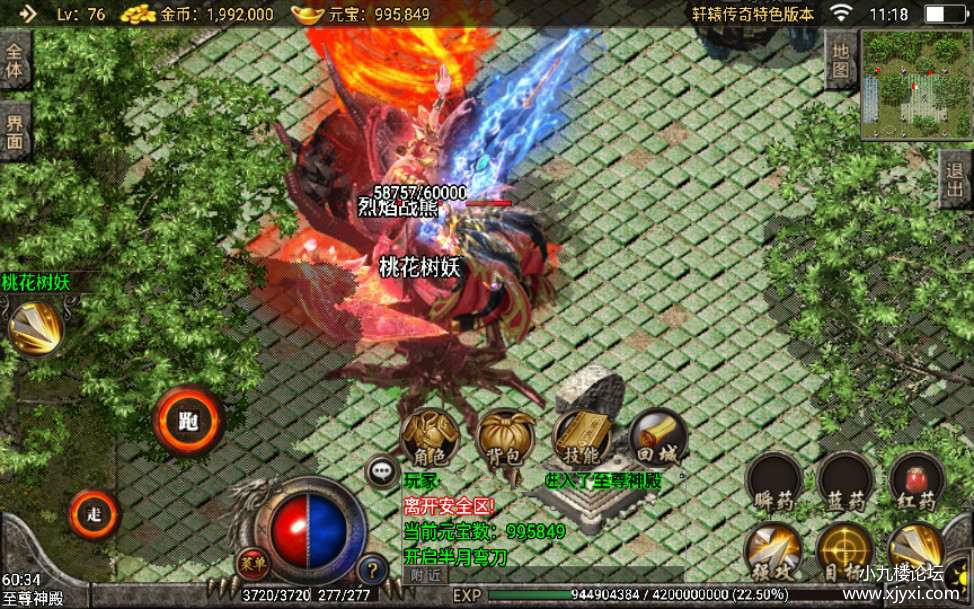Open the 菜单 menu button
This screenshot has width=974, height=609.
[x=252, y=562]
